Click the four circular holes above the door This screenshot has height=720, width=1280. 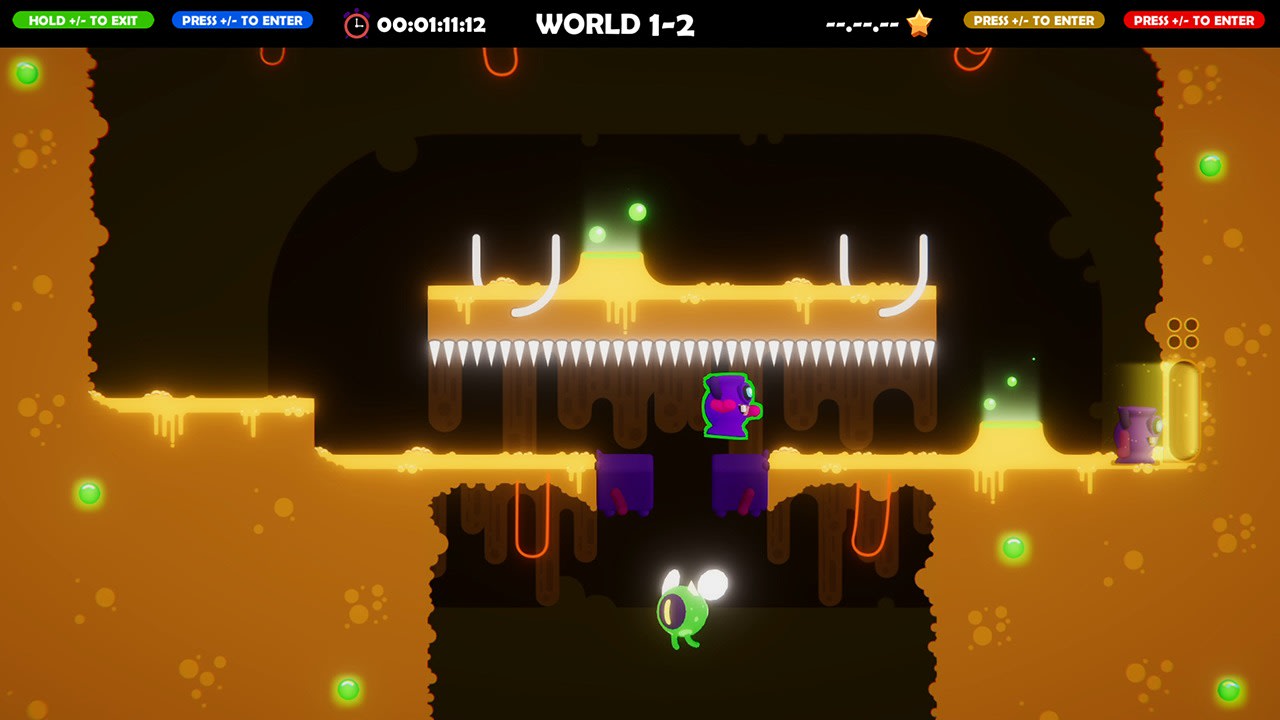[x=1184, y=332]
